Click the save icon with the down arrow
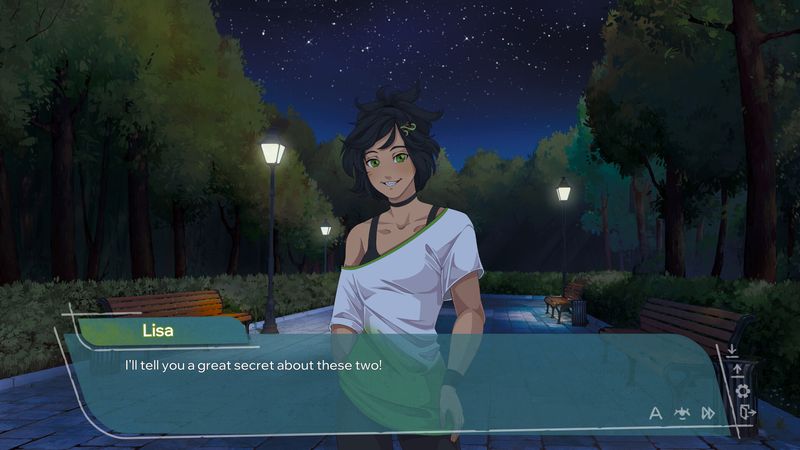Viewport: 800px width, 450px height. [x=733, y=350]
